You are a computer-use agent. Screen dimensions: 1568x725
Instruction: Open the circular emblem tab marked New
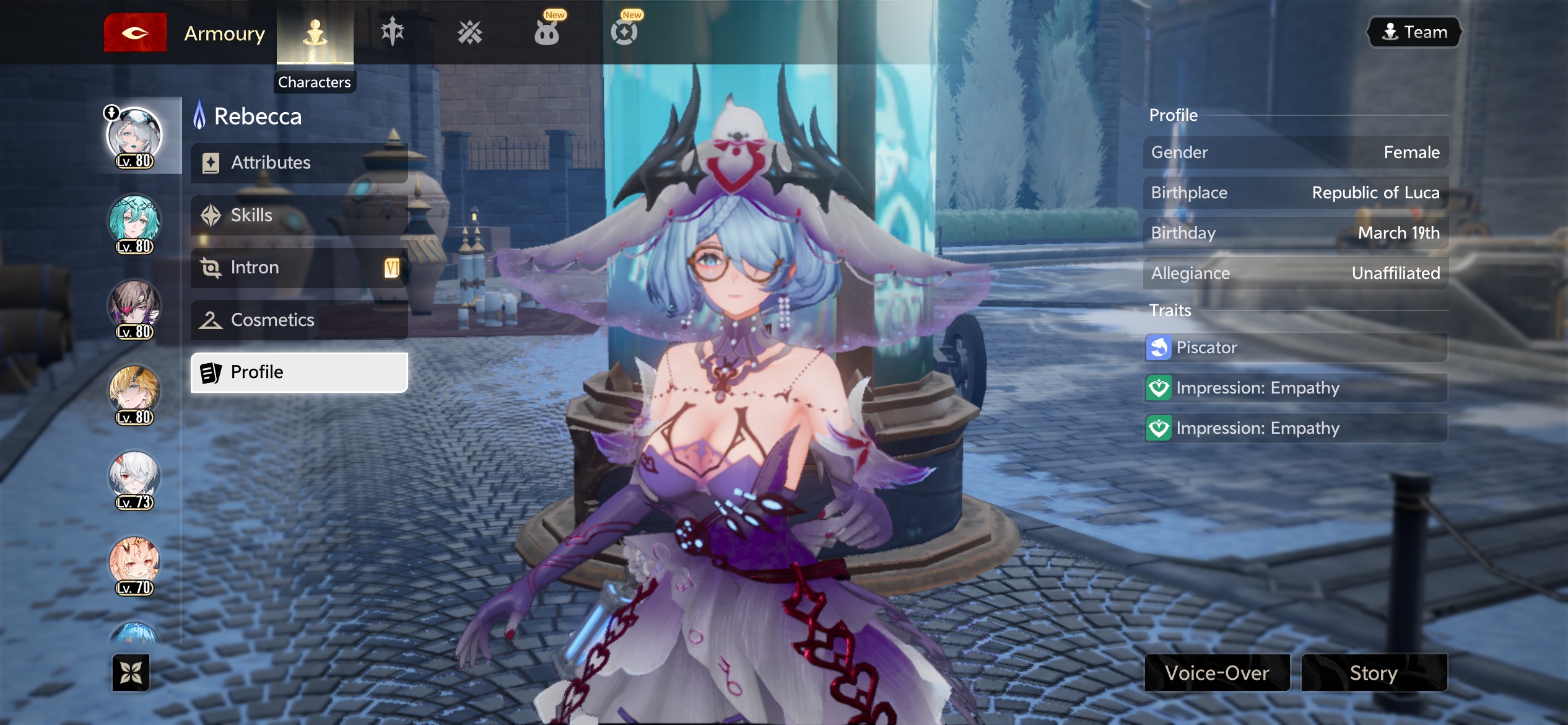(624, 32)
